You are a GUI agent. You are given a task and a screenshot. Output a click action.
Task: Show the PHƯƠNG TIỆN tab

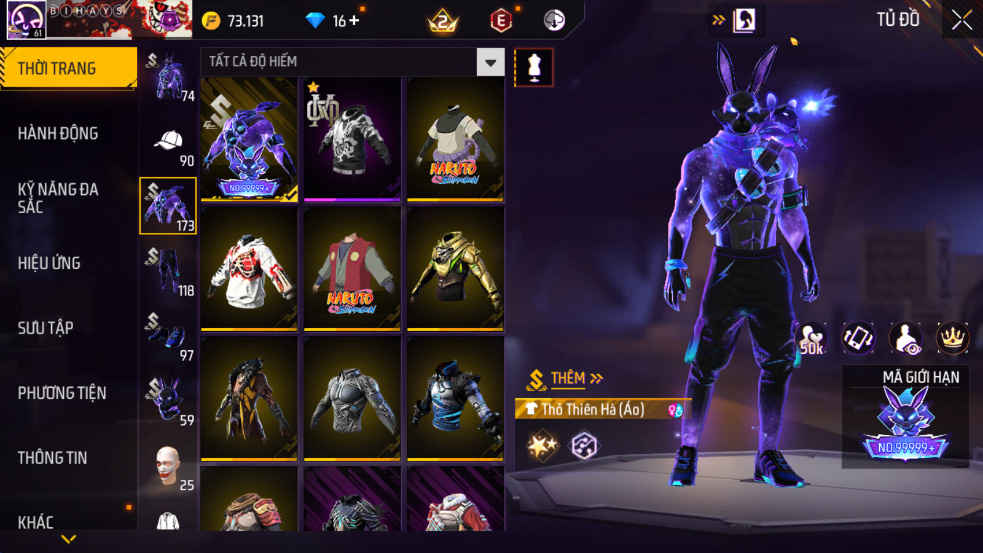pyautogui.click(x=62, y=393)
